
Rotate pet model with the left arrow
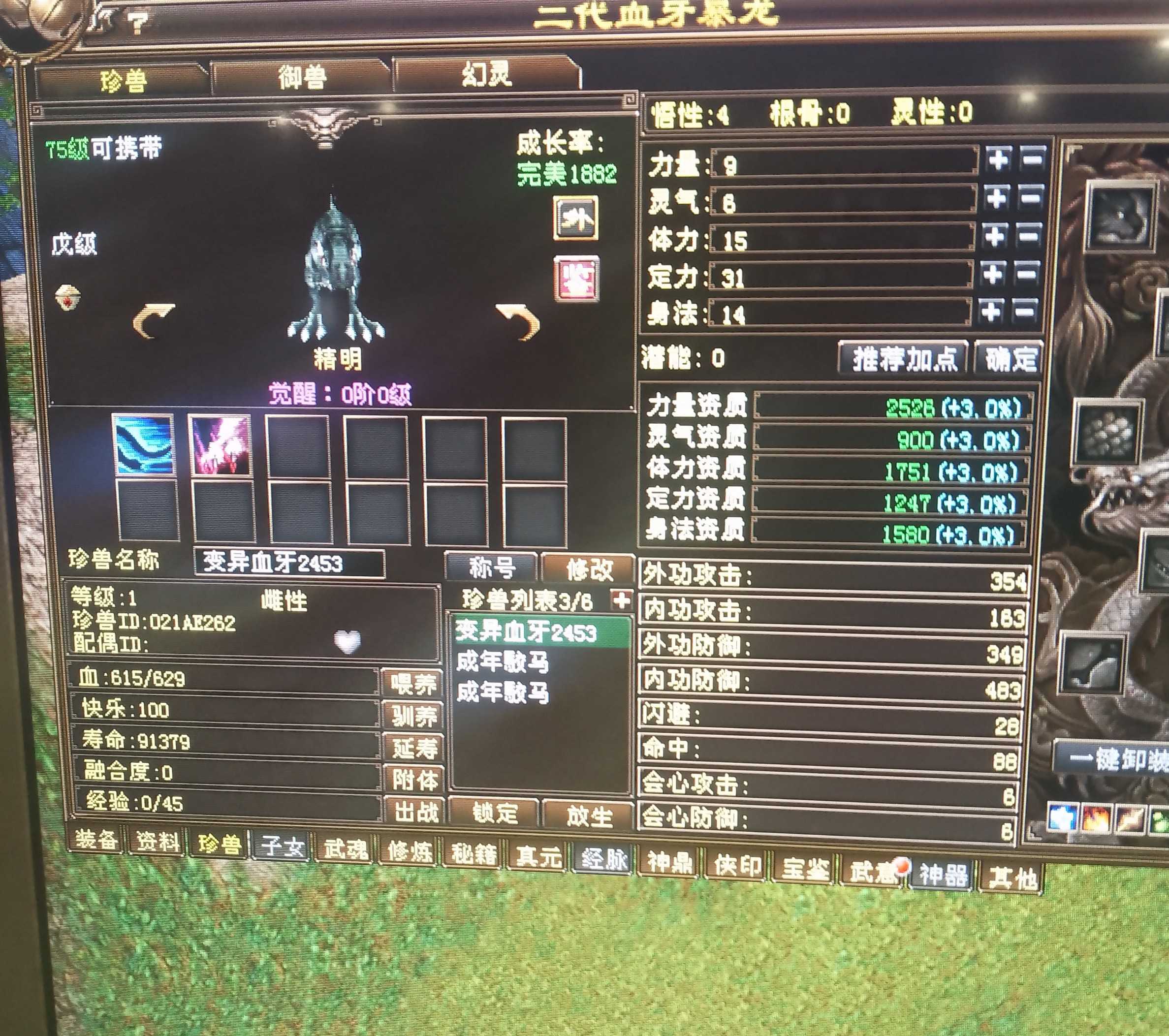152,321
